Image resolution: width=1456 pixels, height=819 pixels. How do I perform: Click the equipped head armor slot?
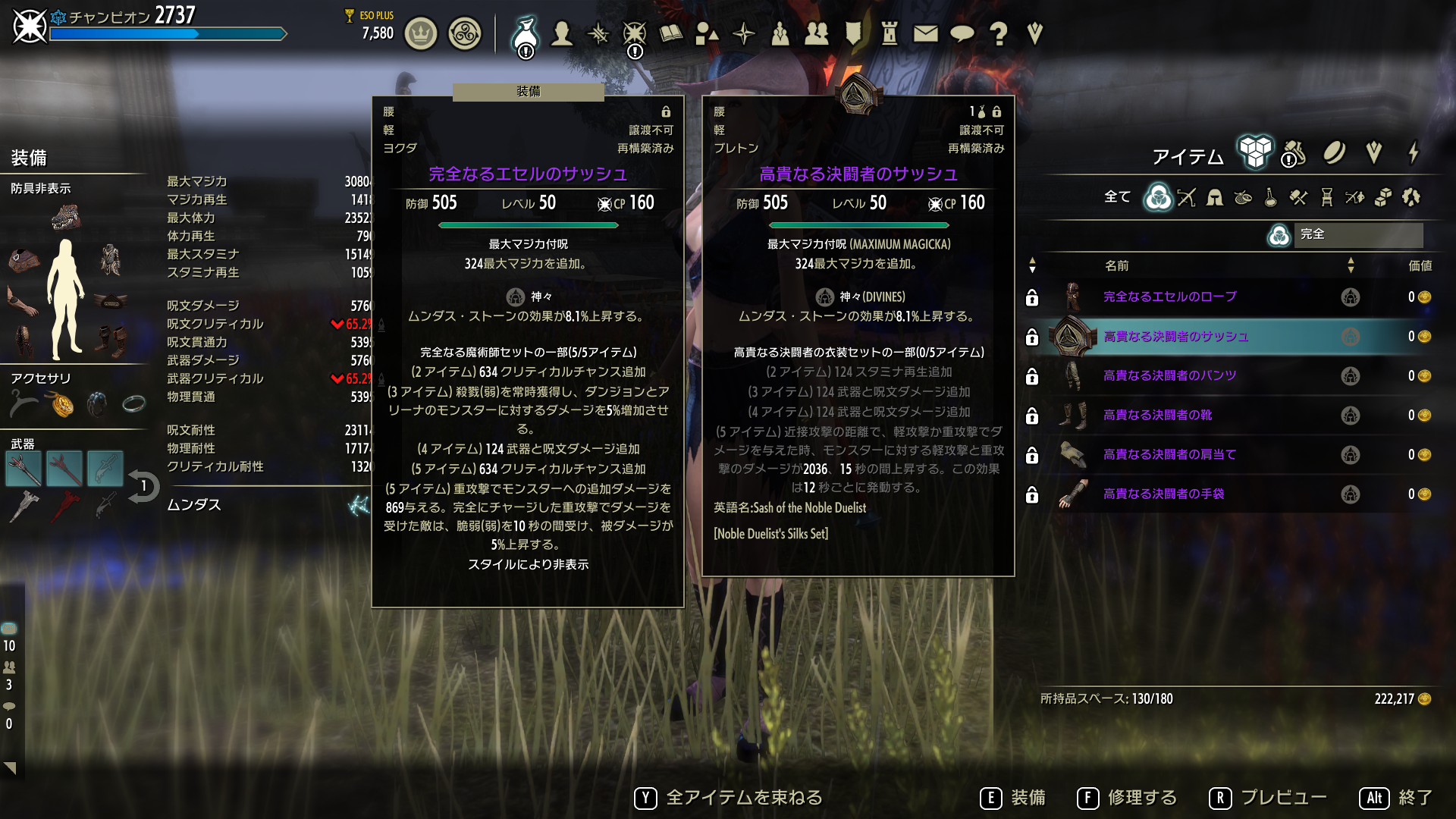[x=66, y=218]
